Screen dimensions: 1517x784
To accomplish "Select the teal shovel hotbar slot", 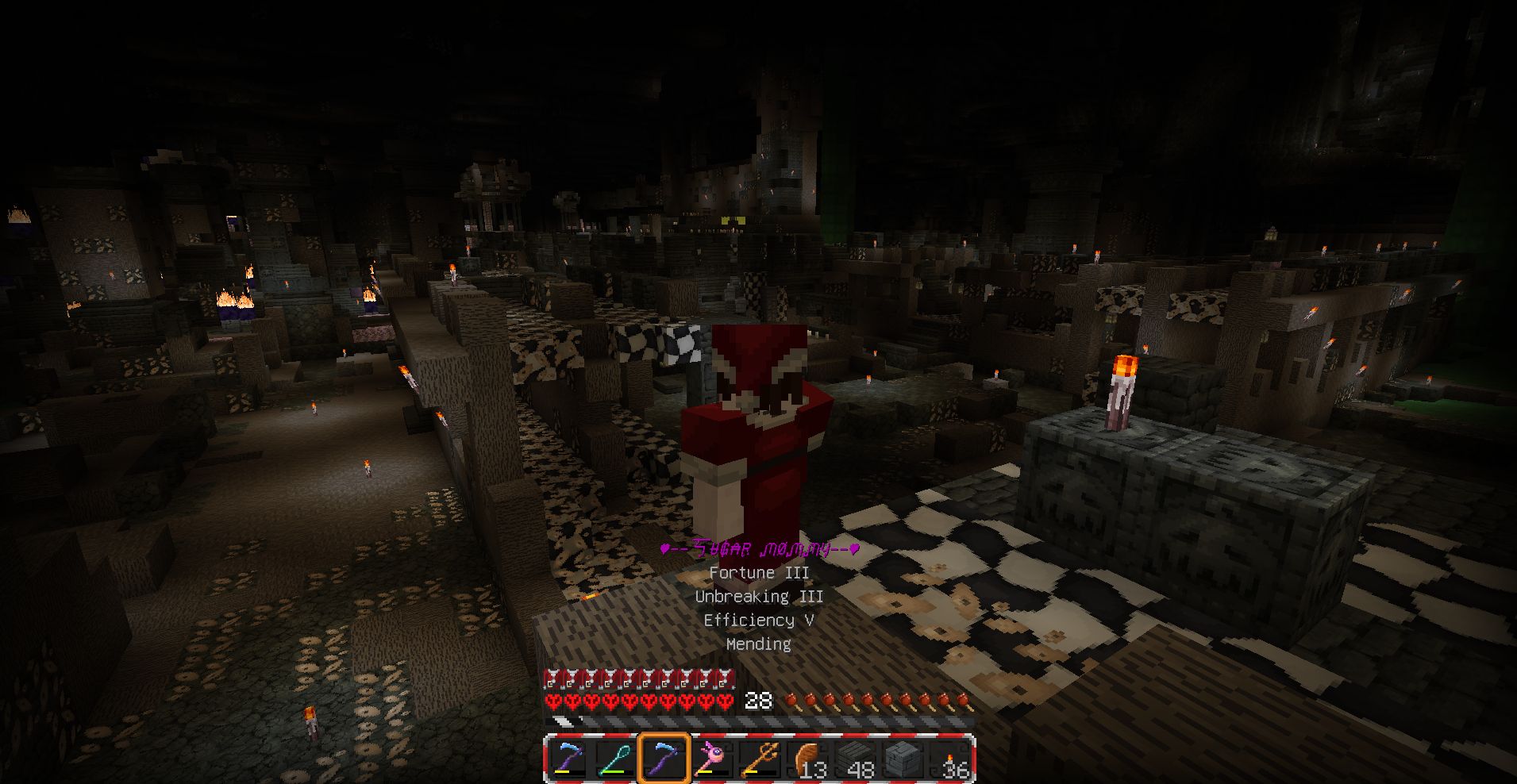I will click(x=616, y=759).
